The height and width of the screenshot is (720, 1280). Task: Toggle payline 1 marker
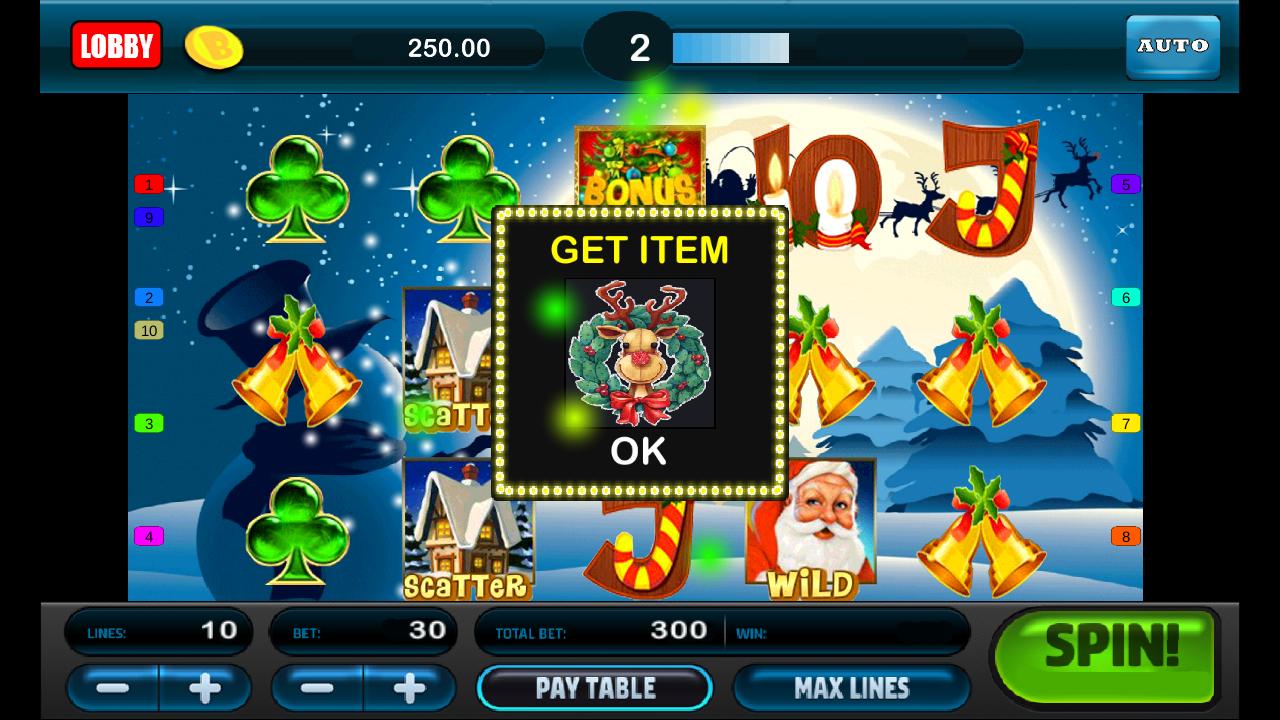(x=147, y=185)
